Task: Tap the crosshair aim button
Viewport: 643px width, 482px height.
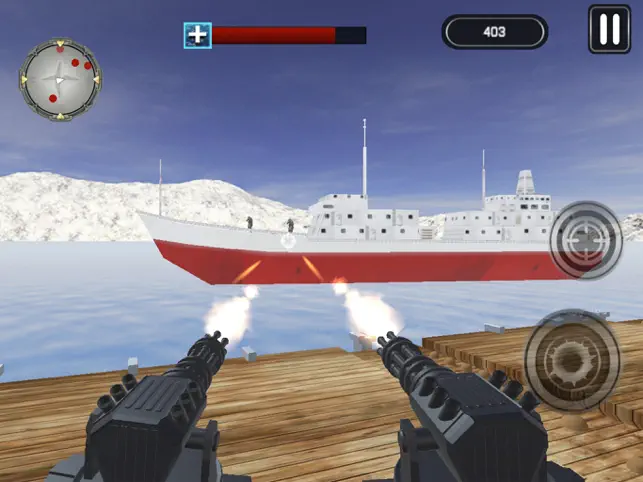Action: 586,240
